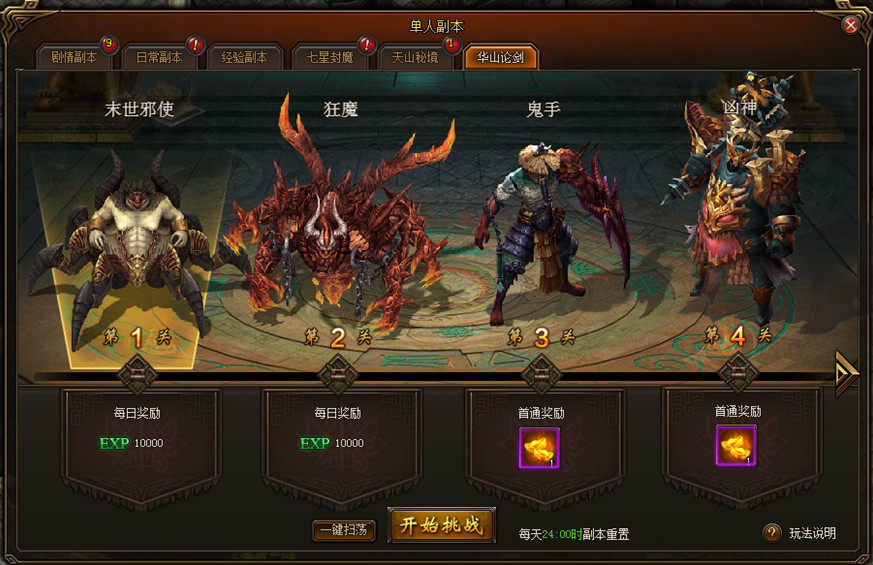Show next stages with the right arrow
Viewport: 873px width, 565px height.
pos(847,372)
